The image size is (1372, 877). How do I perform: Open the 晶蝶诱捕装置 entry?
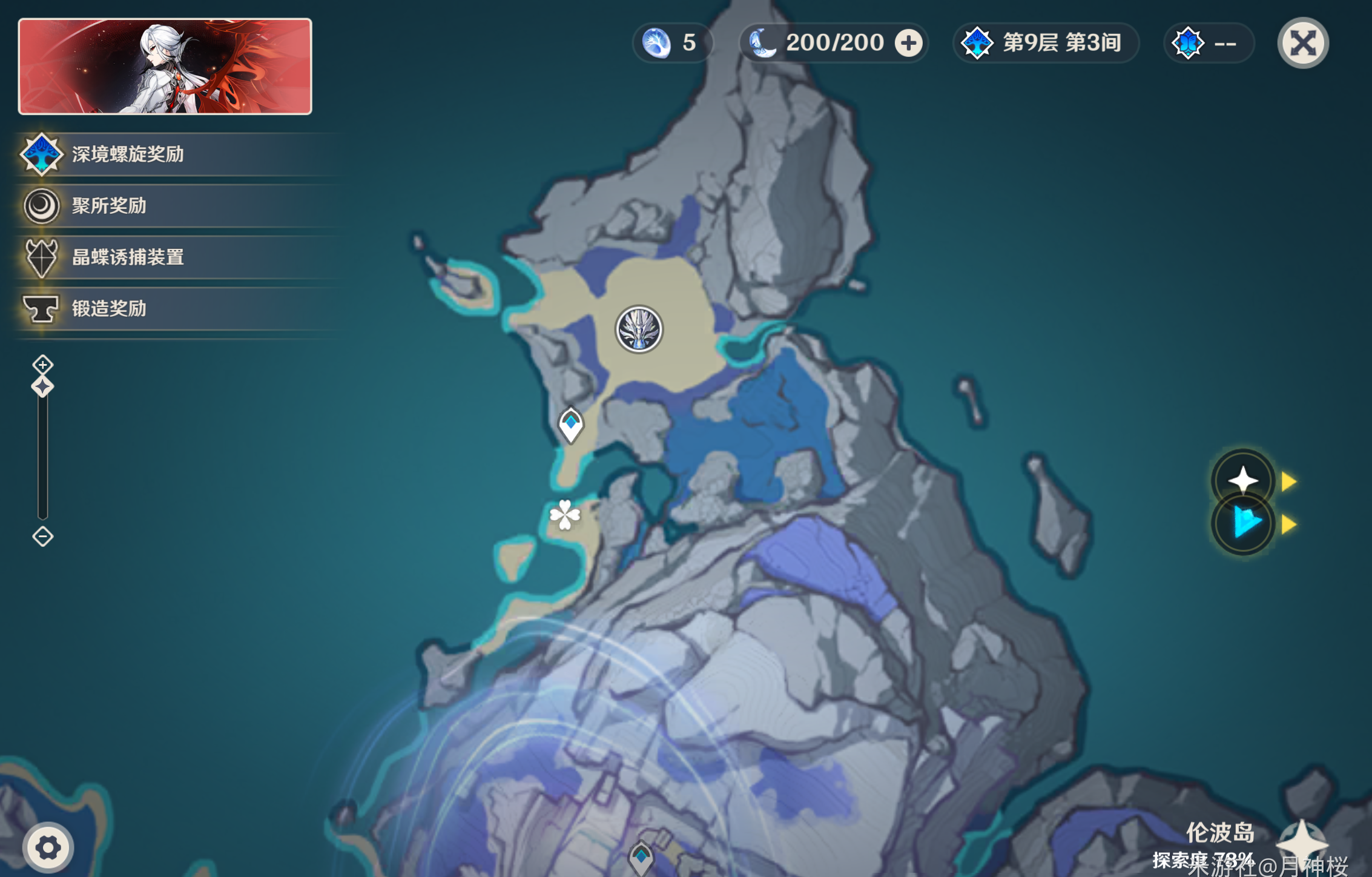(x=127, y=257)
